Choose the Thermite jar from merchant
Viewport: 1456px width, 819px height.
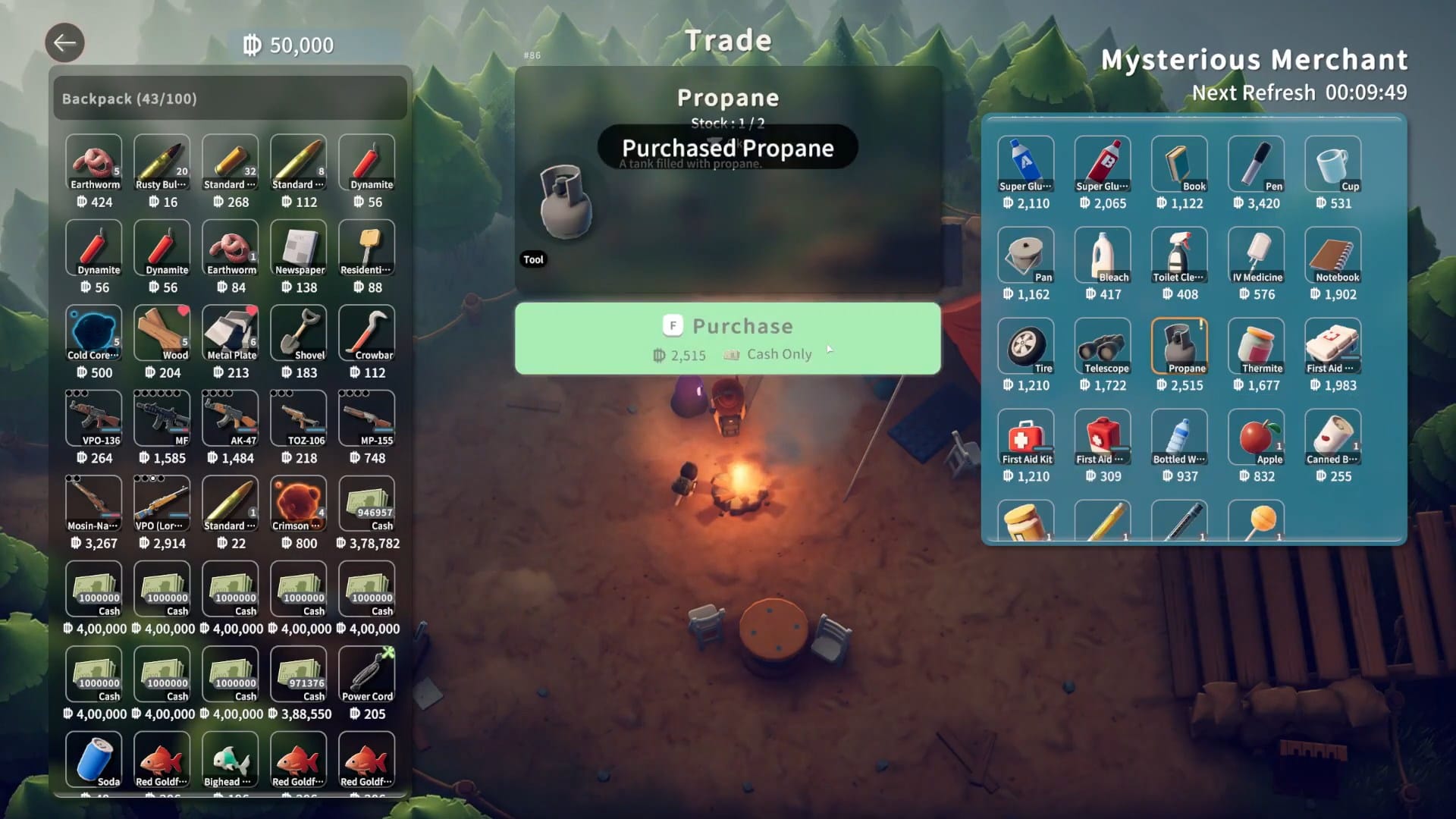click(1256, 346)
